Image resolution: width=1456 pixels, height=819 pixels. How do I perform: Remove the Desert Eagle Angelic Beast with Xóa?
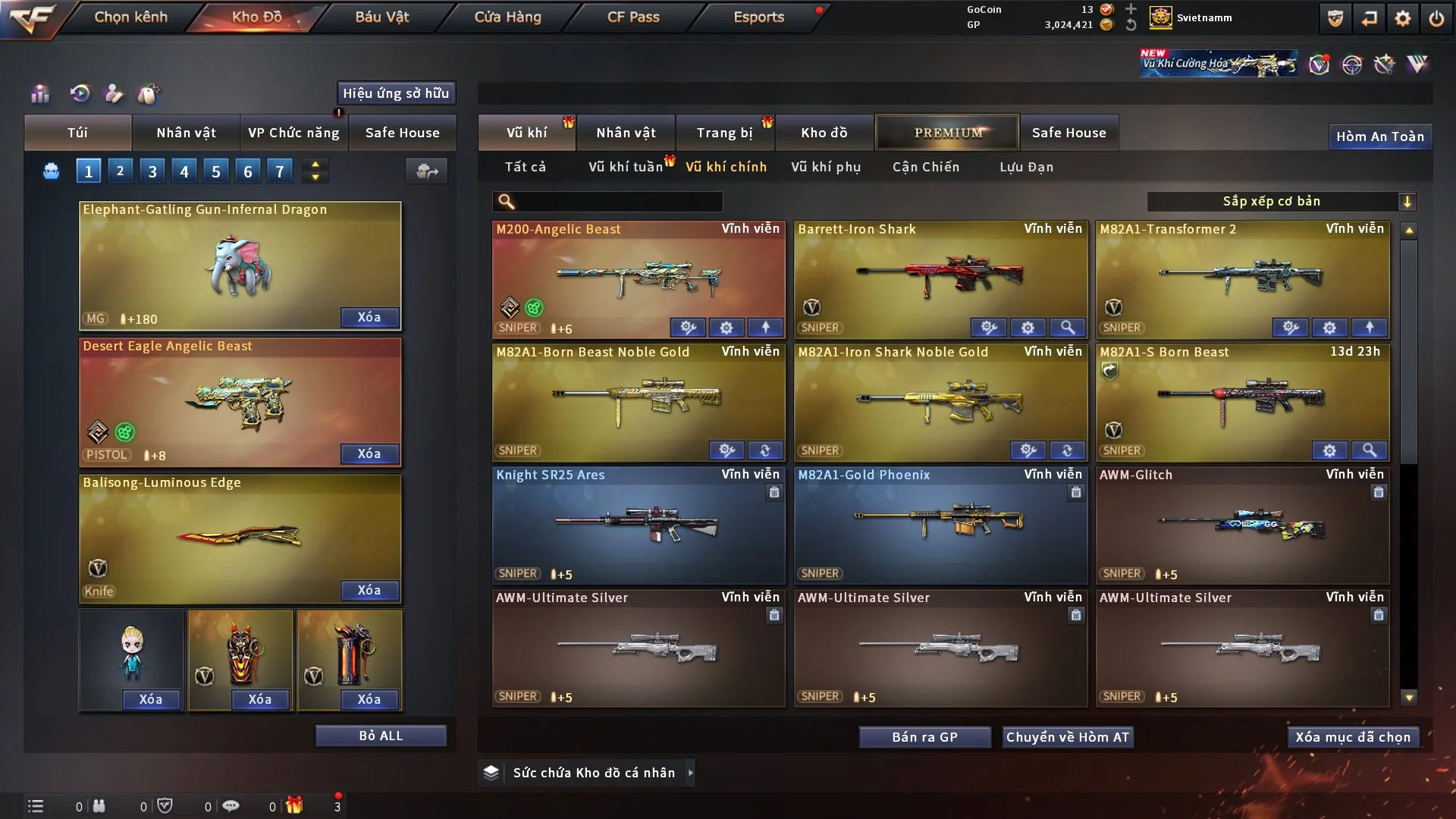[x=369, y=453]
